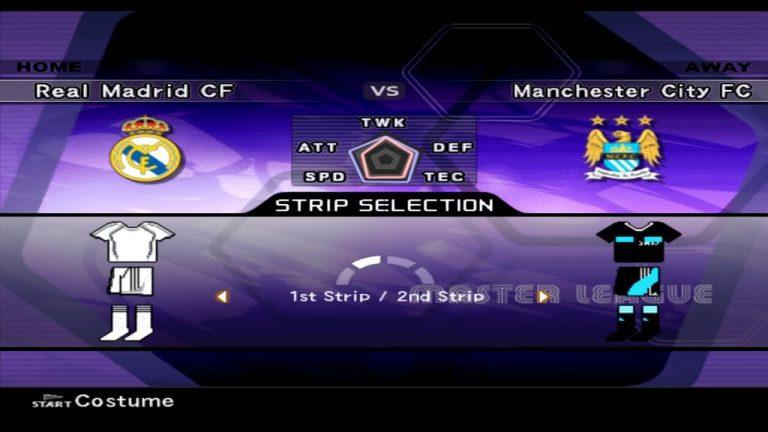Select the Manchester City black kit preview

638,280
